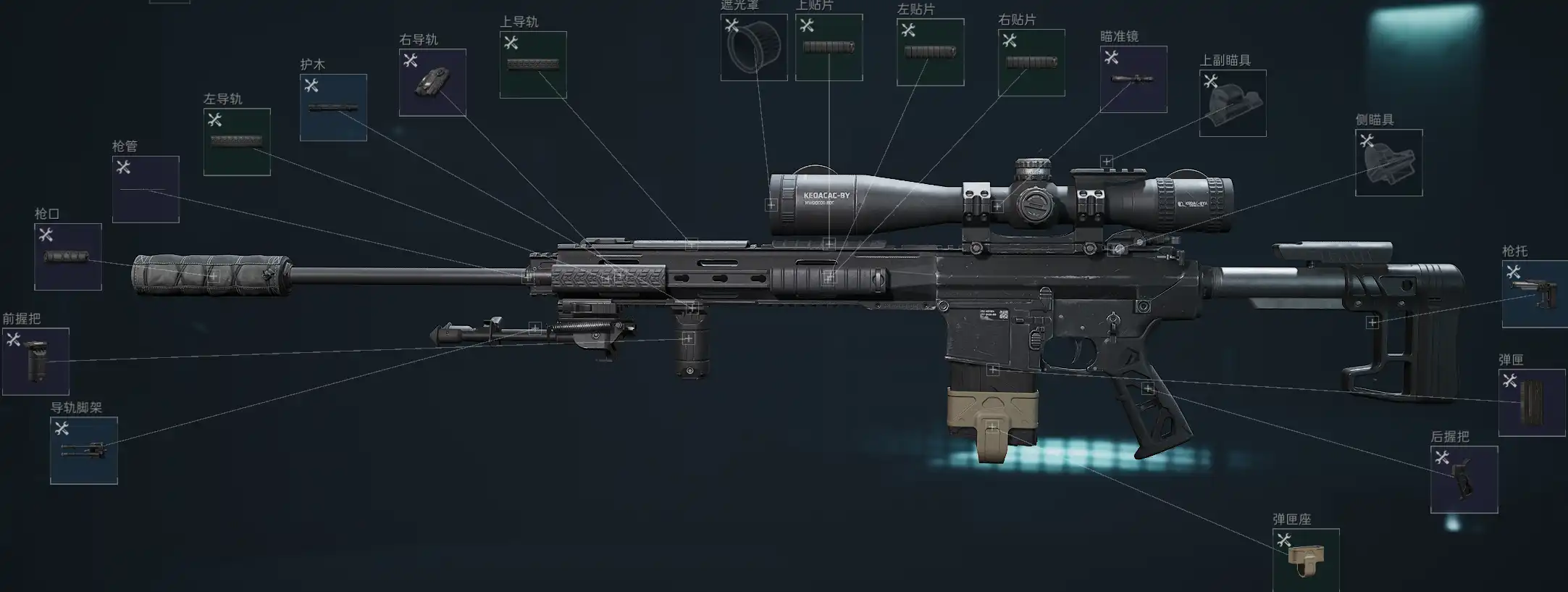Choose the 后握把 rear grip slot
Screen dimensions: 1568x592
(x=1464, y=480)
